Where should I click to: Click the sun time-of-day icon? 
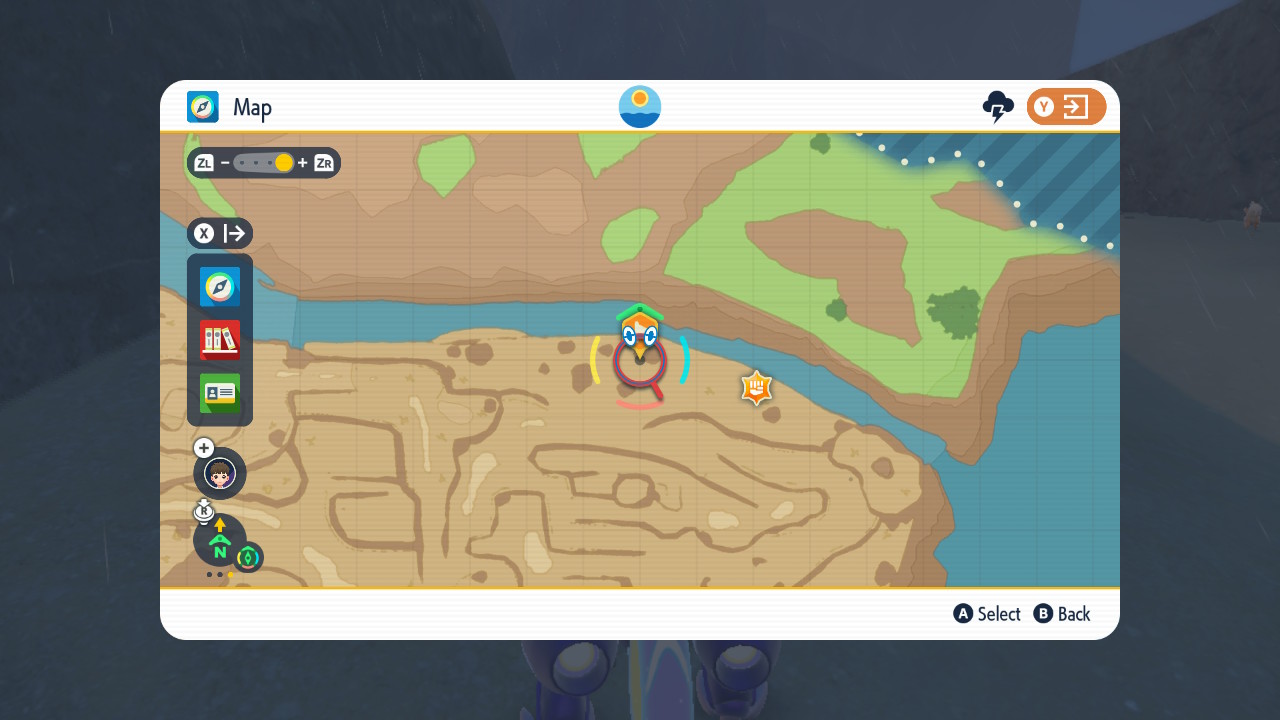point(640,107)
